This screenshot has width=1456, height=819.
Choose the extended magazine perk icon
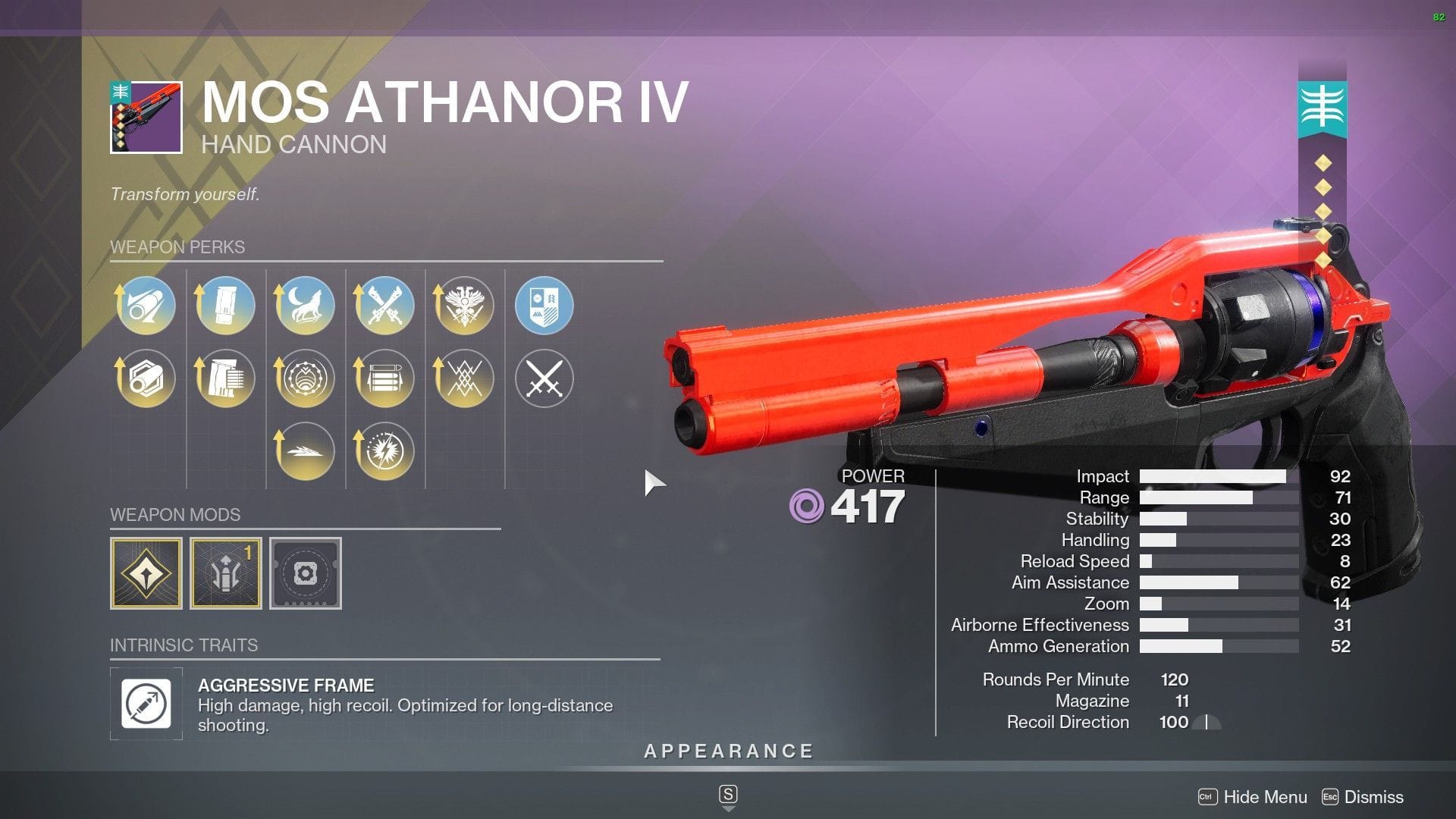tap(225, 378)
